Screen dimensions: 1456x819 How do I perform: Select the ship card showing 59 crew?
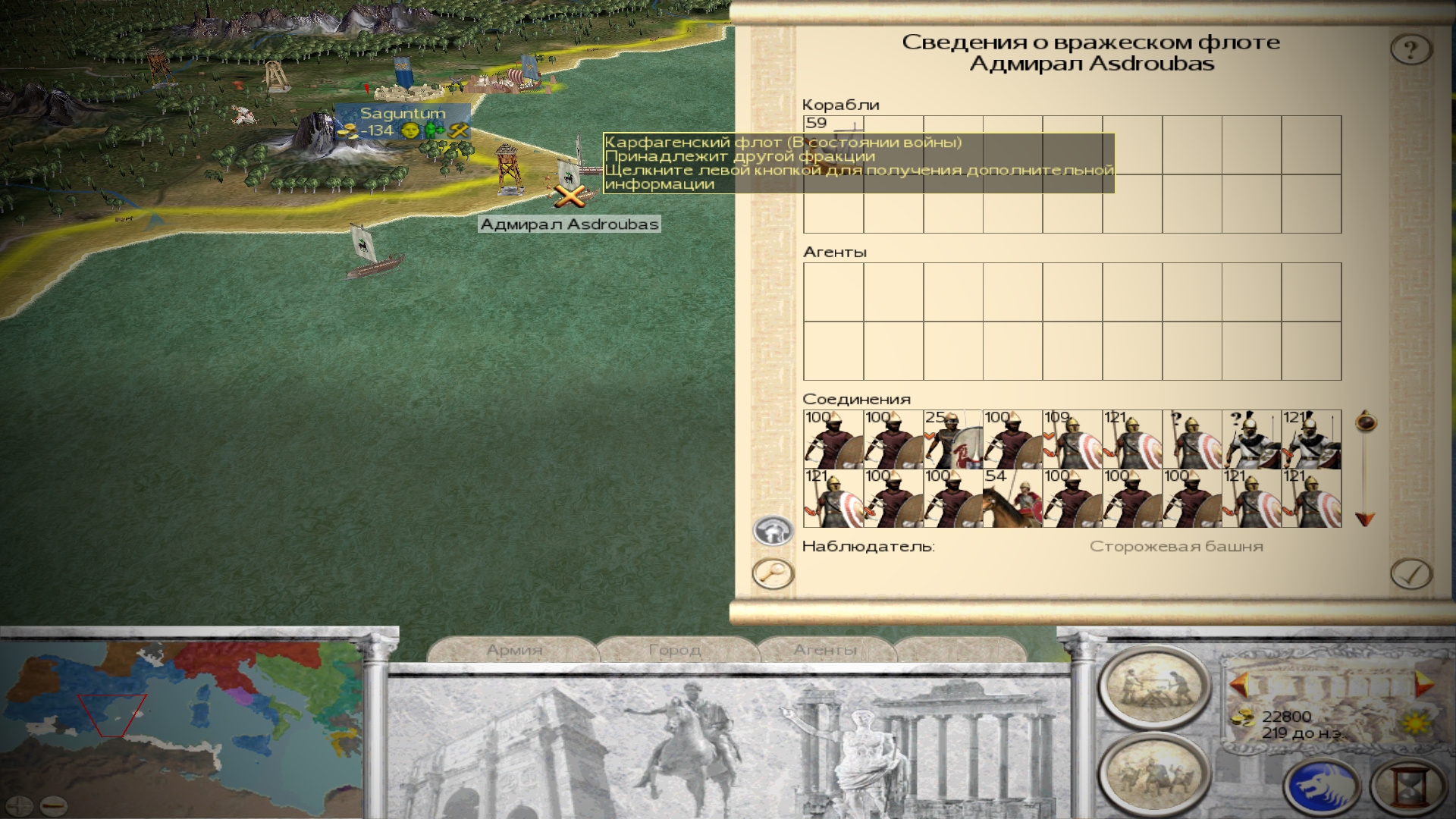(x=833, y=145)
